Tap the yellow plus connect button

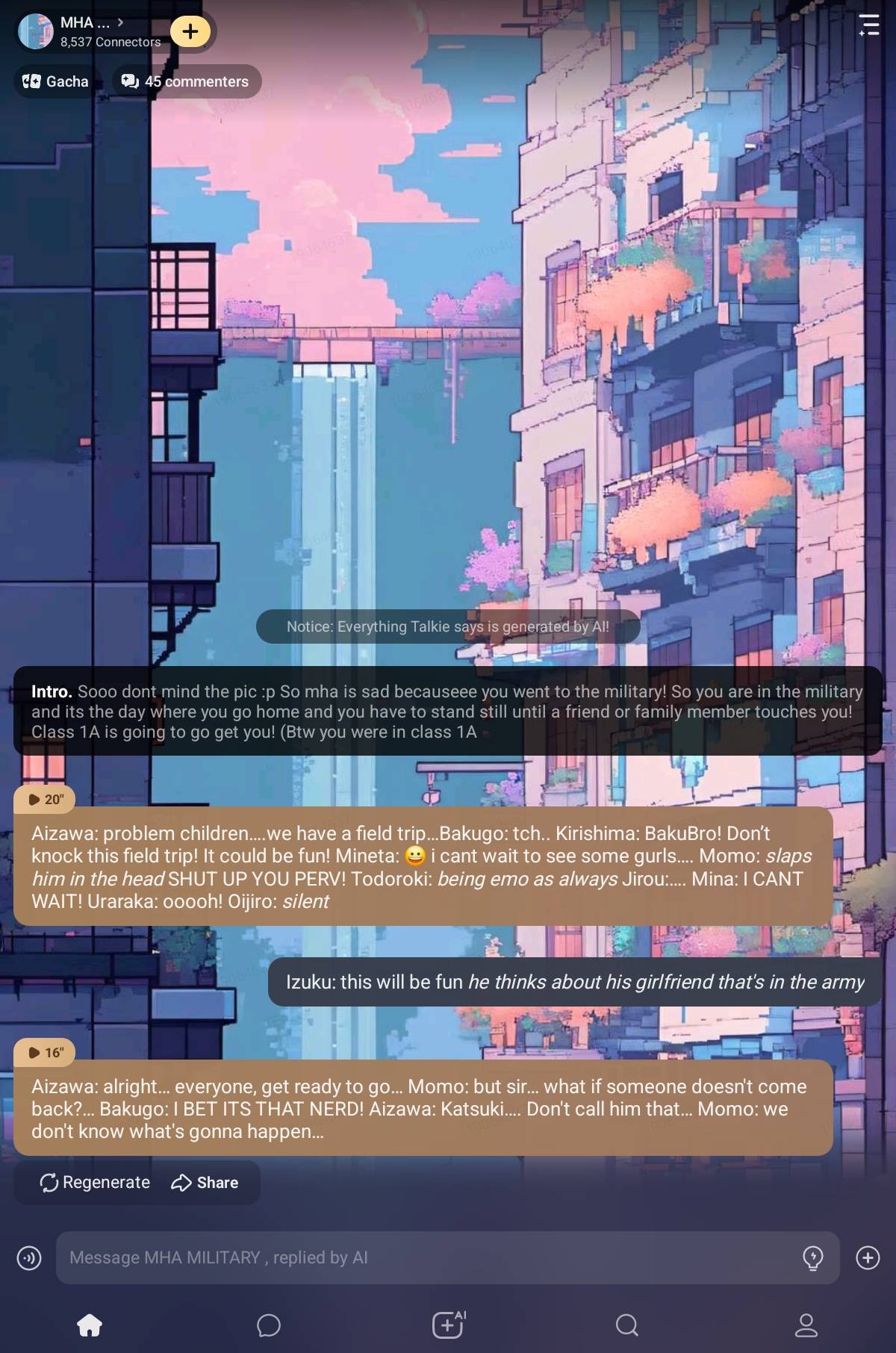click(190, 31)
